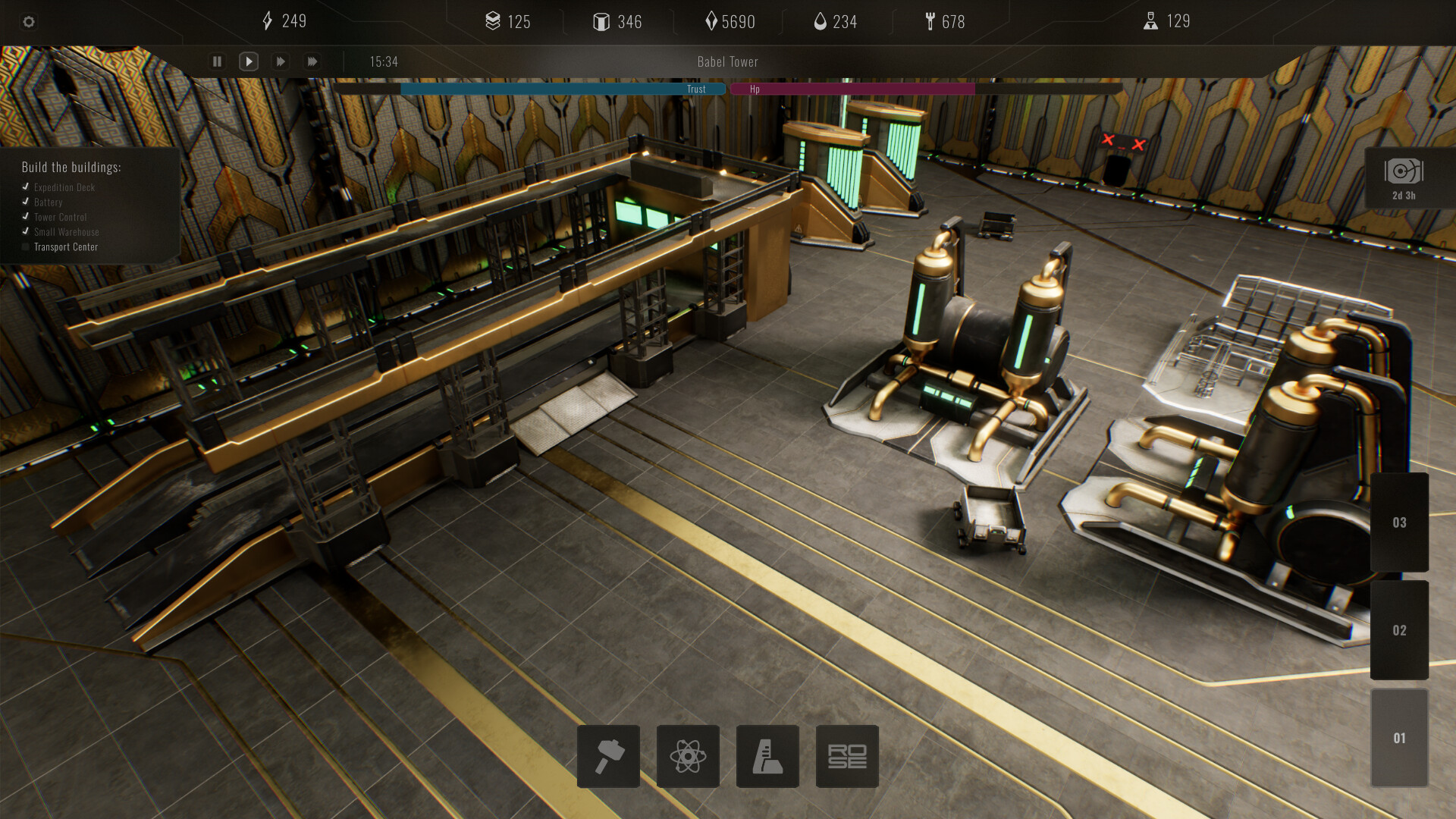1456x819 pixels.
Task: Open the ROSE panel
Action: tap(847, 756)
